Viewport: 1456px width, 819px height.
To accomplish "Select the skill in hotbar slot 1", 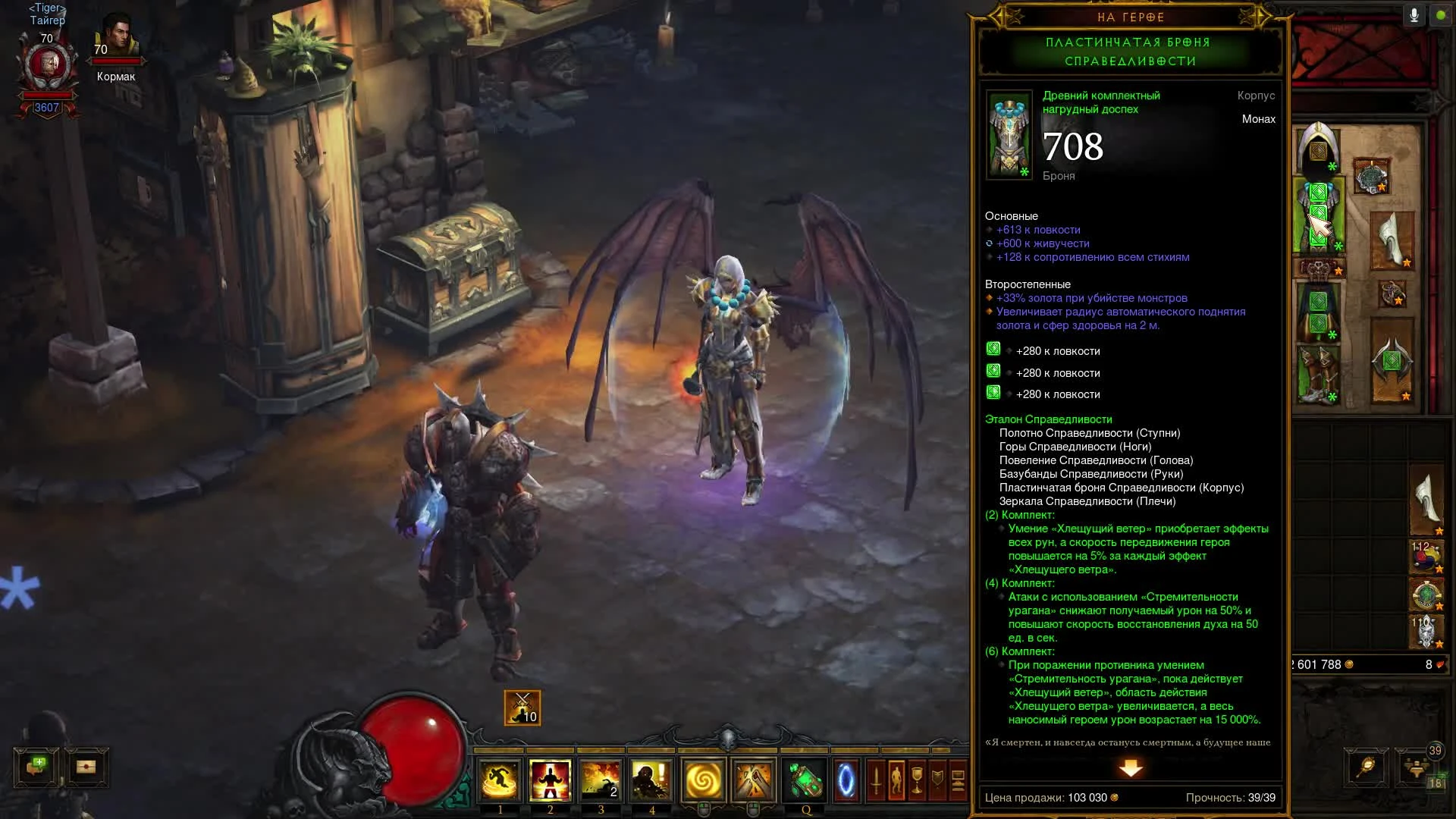I will click(498, 780).
